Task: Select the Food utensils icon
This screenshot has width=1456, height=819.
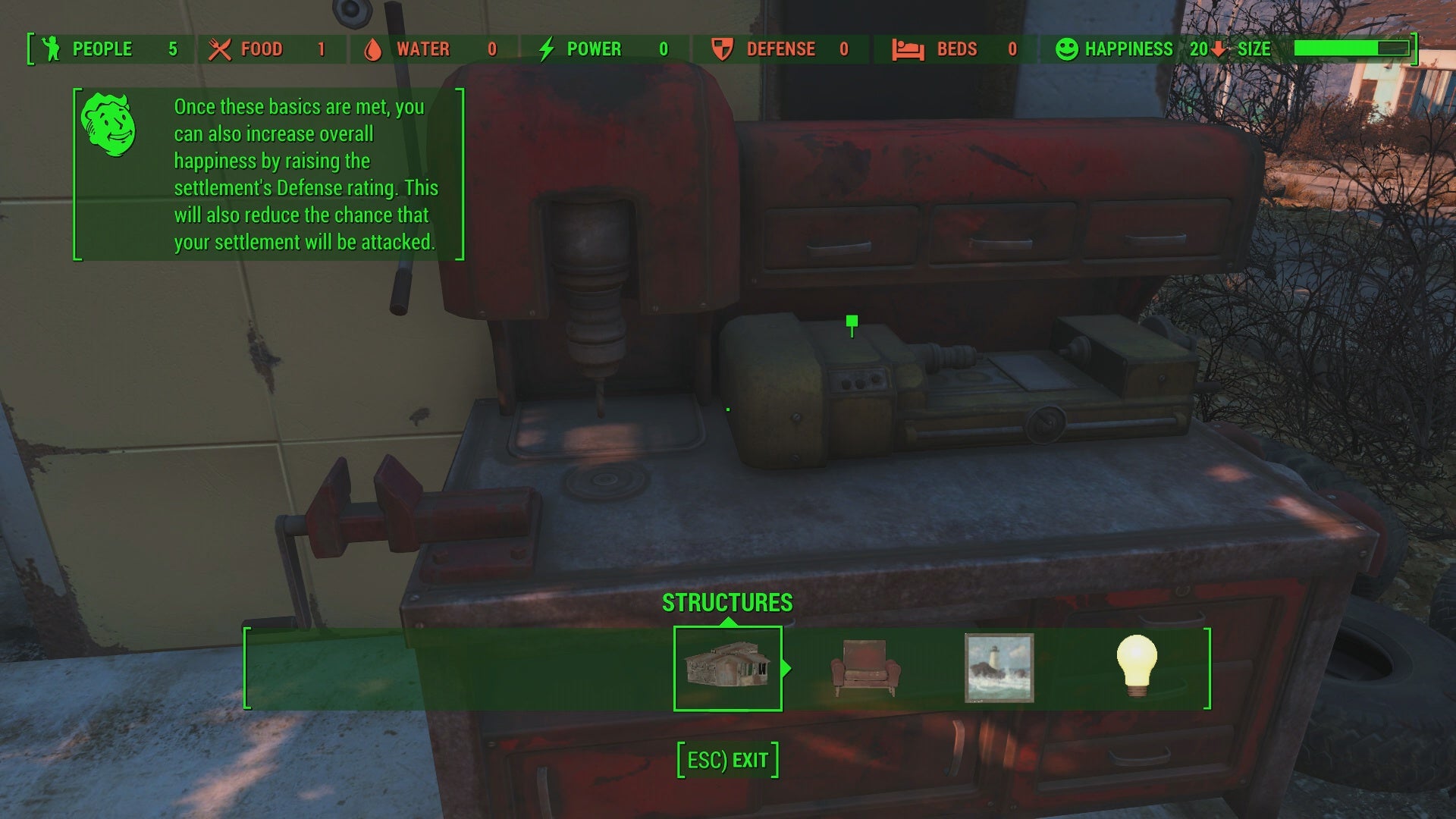Action: tap(220, 49)
